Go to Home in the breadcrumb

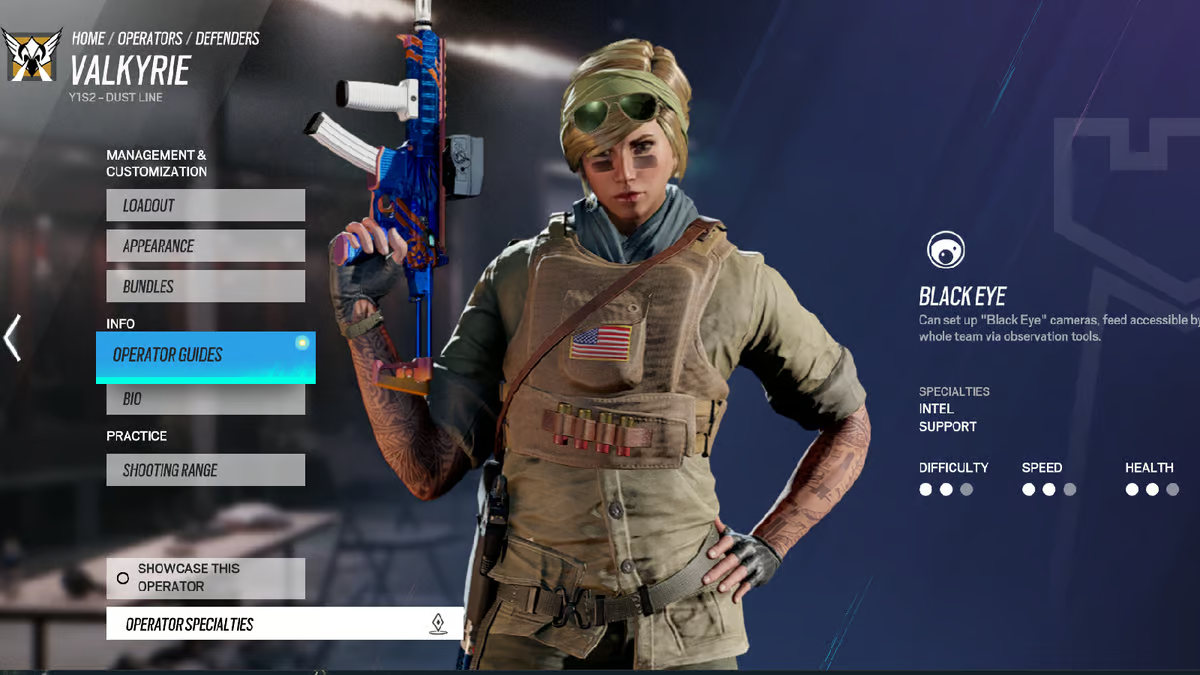pyautogui.click(x=88, y=39)
